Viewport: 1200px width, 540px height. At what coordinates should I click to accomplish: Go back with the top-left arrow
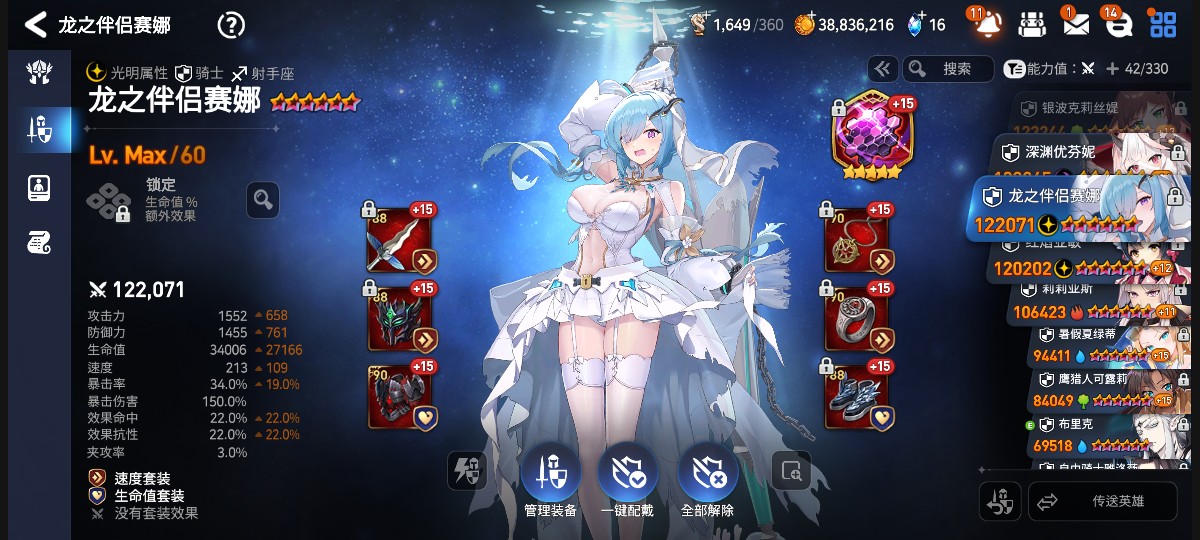(36, 24)
